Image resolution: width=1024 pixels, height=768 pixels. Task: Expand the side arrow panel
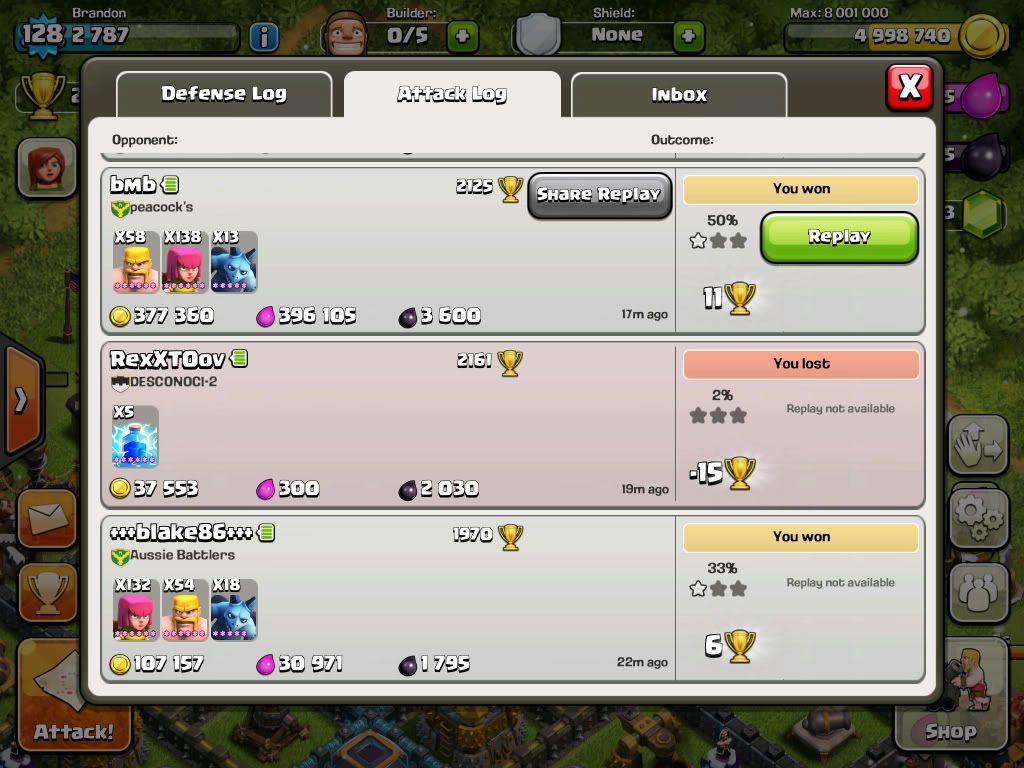click(20, 400)
